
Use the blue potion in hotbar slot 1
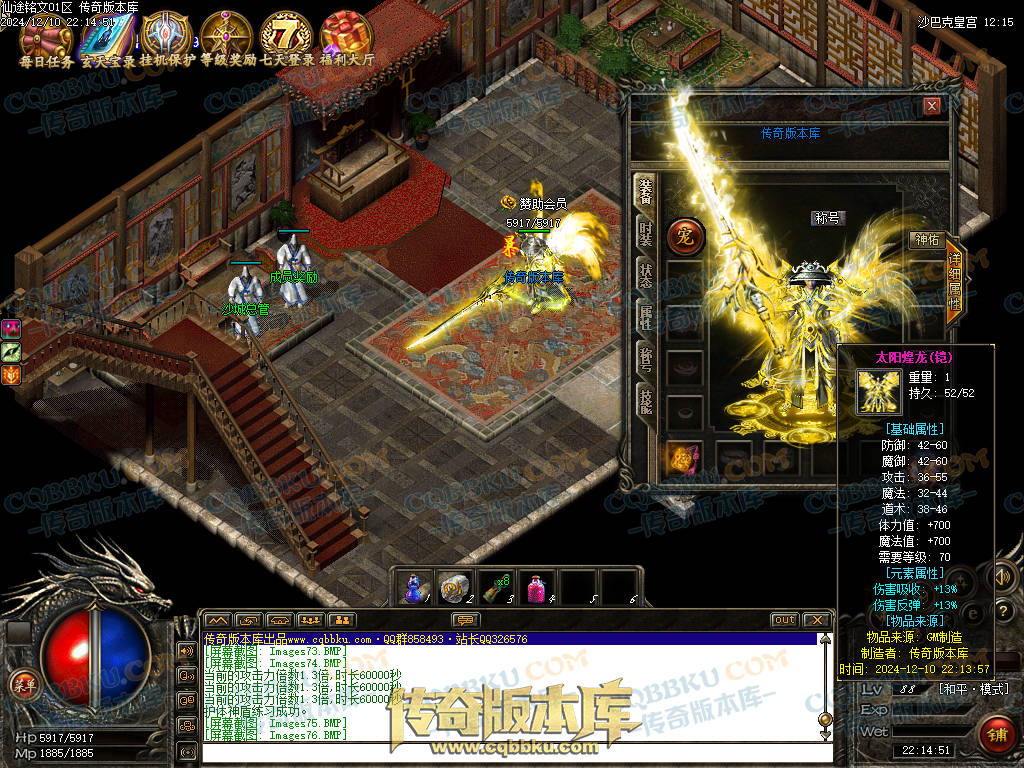pos(414,587)
